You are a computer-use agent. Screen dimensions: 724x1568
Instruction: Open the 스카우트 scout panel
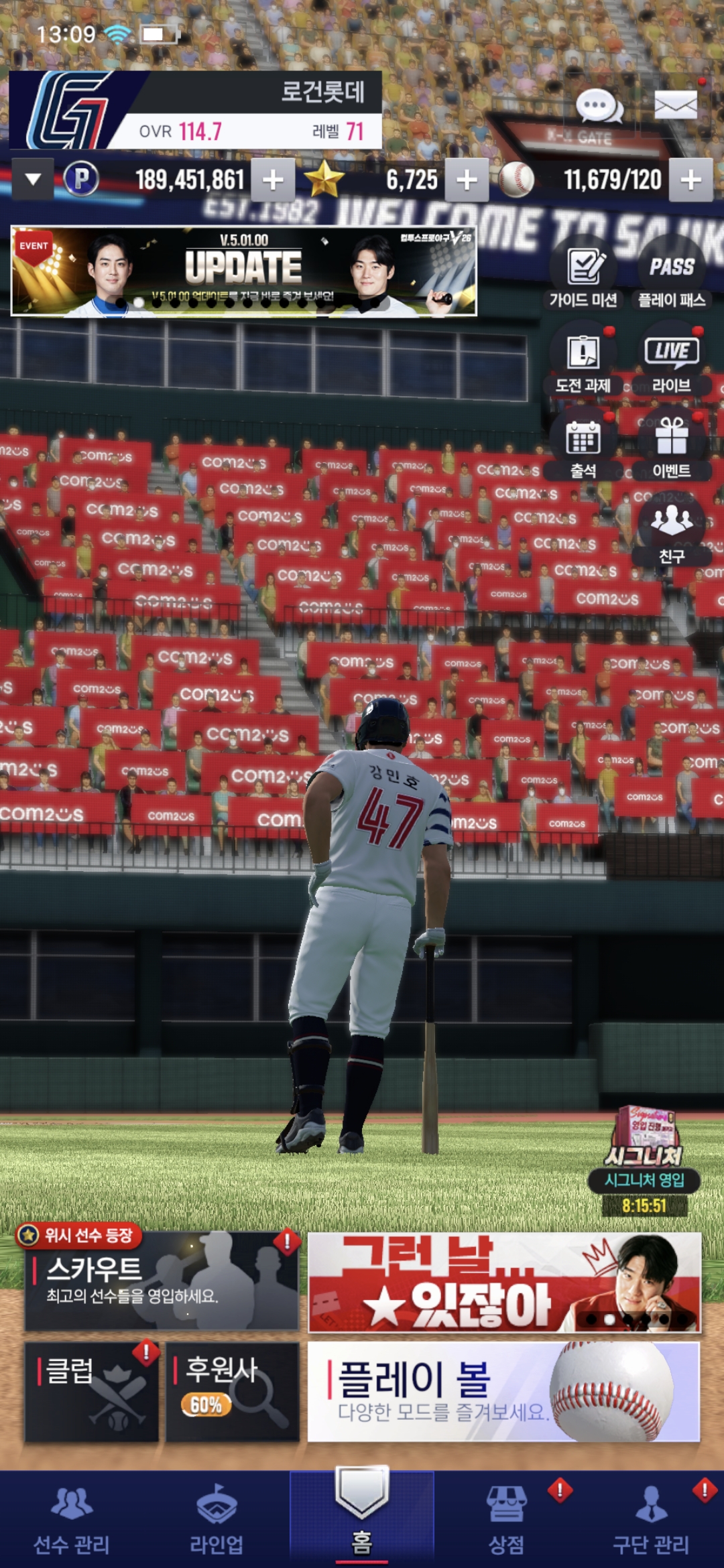[162, 1281]
